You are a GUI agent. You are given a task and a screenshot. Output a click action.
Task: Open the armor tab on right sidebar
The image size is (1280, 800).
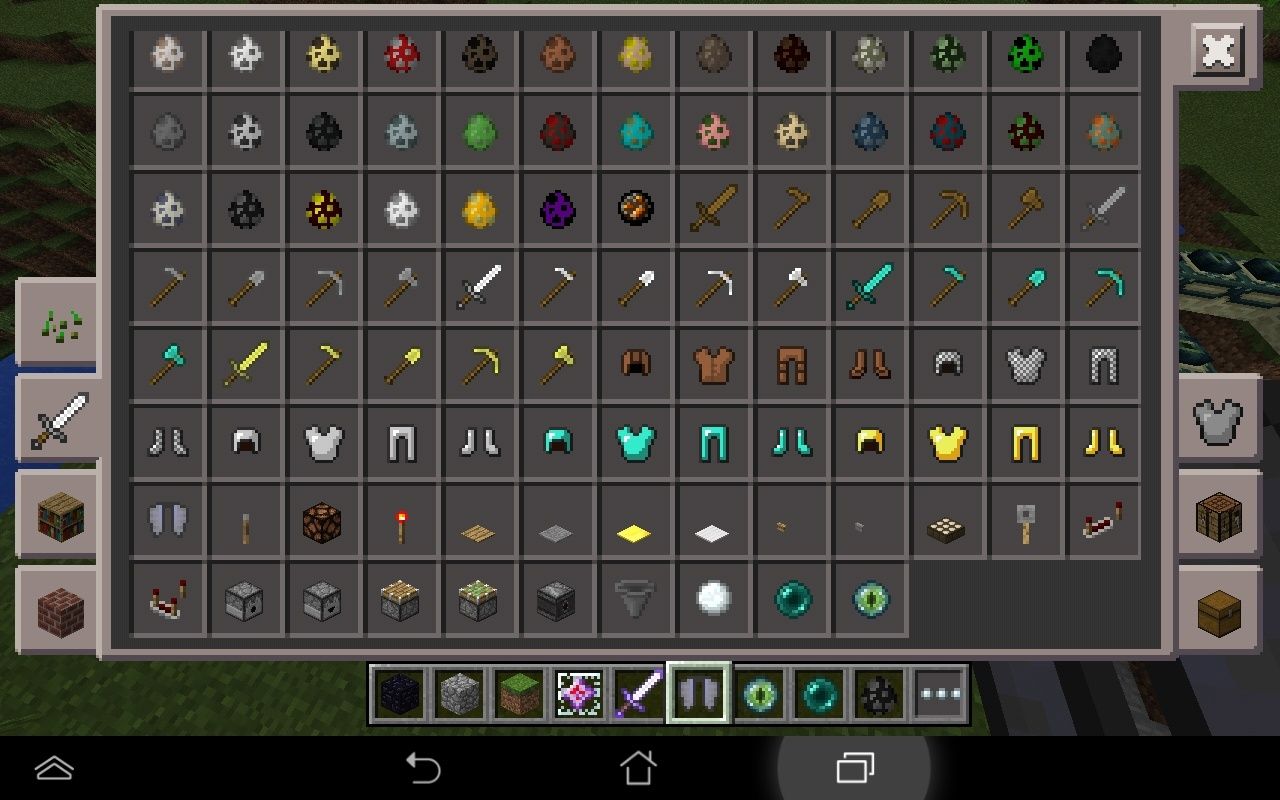point(1216,419)
